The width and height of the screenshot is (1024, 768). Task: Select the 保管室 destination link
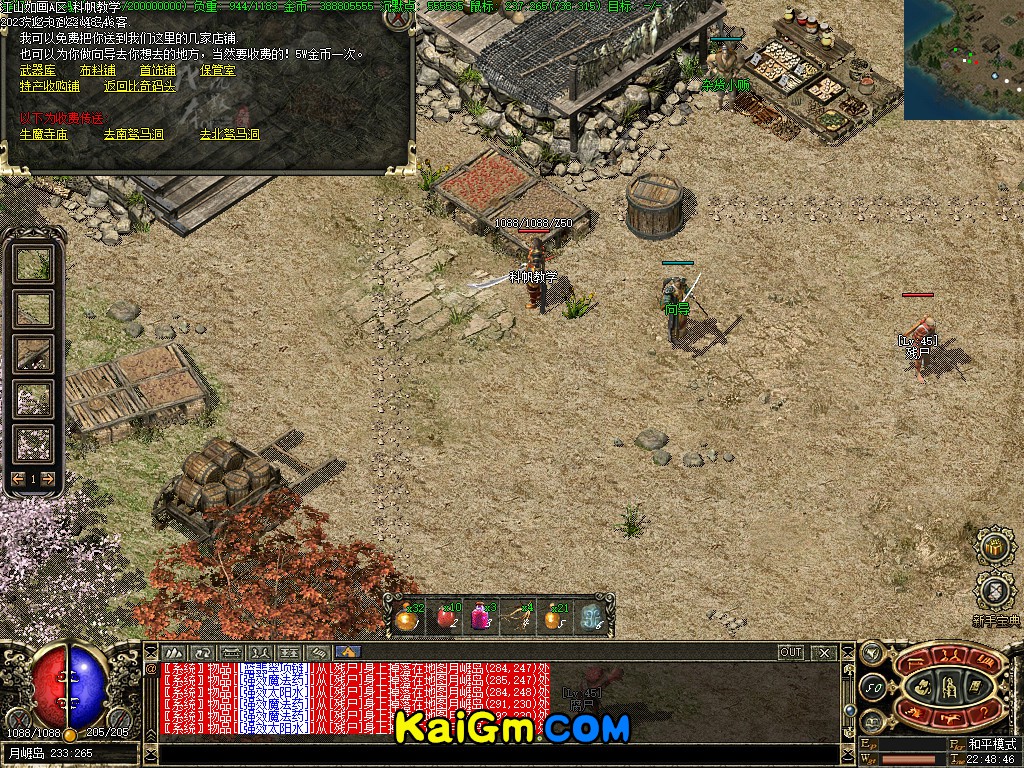[x=217, y=71]
